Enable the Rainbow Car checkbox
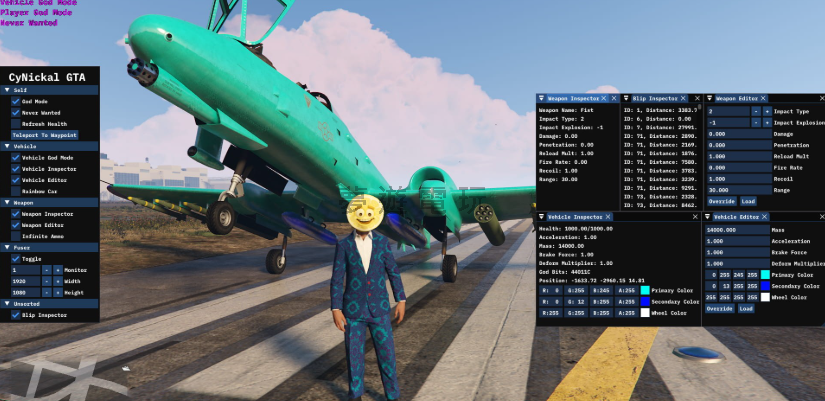The width and height of the screenshot is (825, 401). point(16,190)
